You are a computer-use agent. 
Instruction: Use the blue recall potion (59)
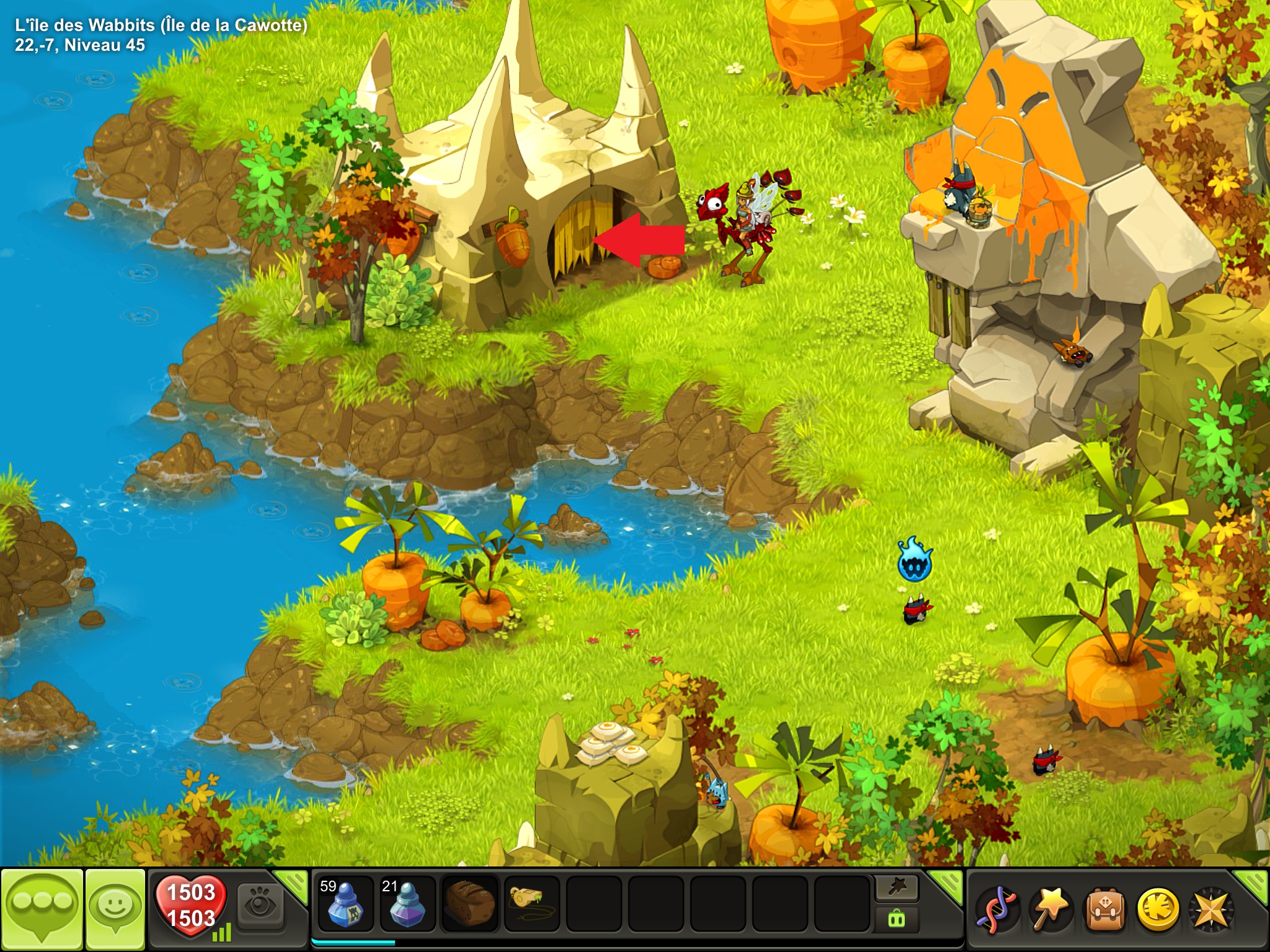point(345,905)
